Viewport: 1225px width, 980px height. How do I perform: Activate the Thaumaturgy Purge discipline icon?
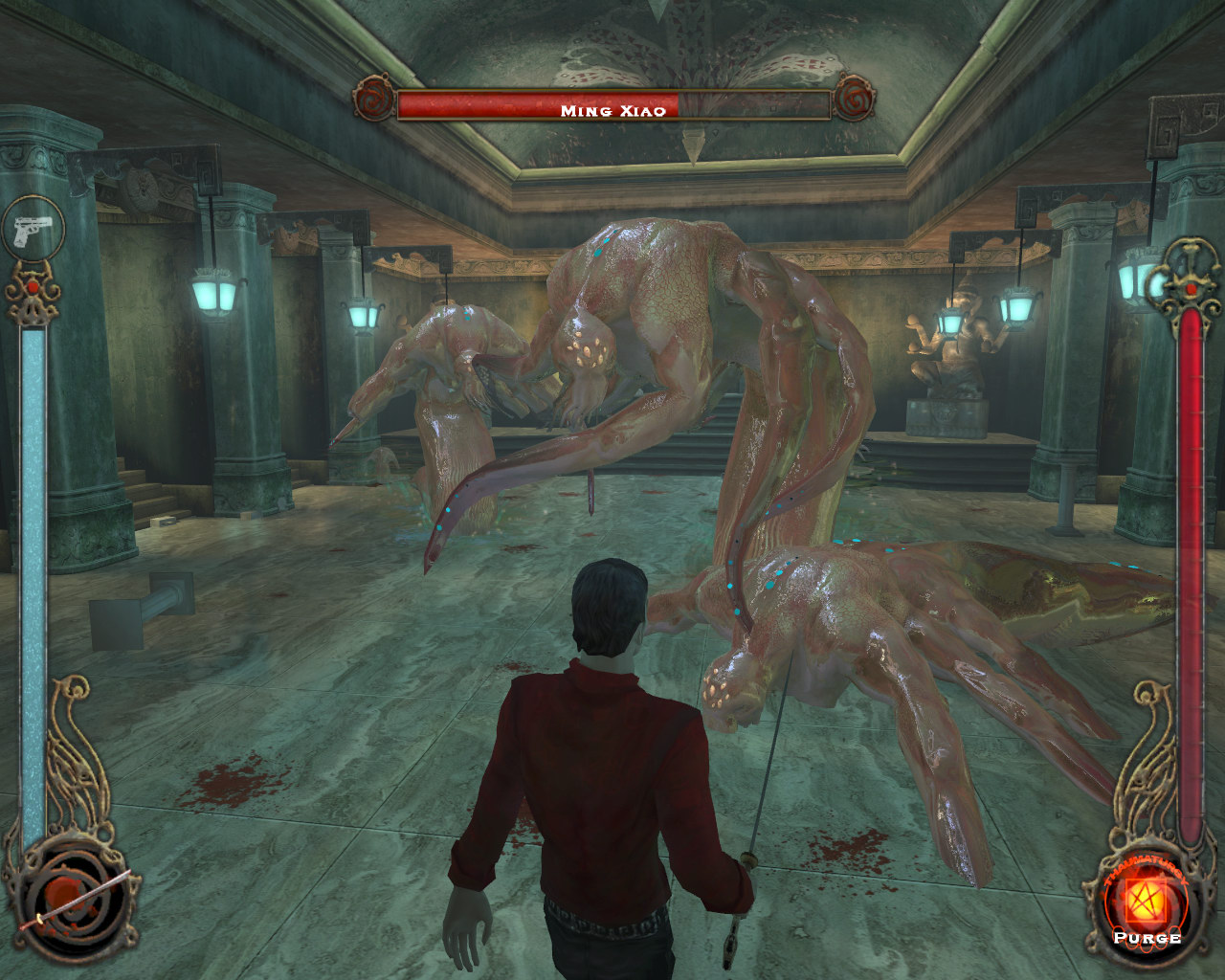[x=1146, y=903]
